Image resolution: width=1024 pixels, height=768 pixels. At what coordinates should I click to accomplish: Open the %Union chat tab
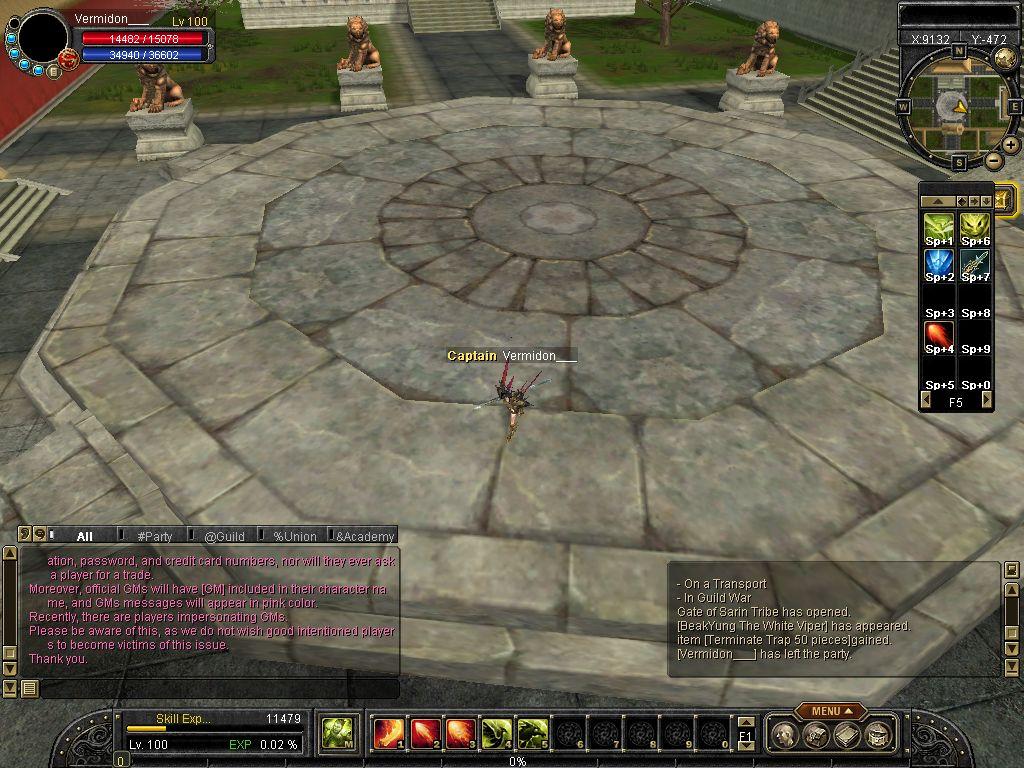[x=294, y=536]
